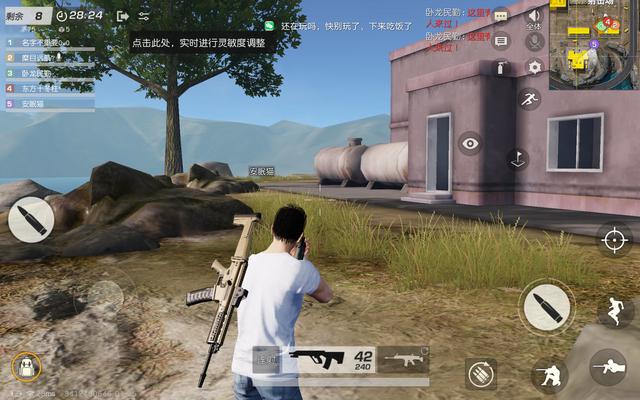640x400 pixels.
Task: Tap the crosshair aim-down-sights button
Action: click(x=614, y=239)
